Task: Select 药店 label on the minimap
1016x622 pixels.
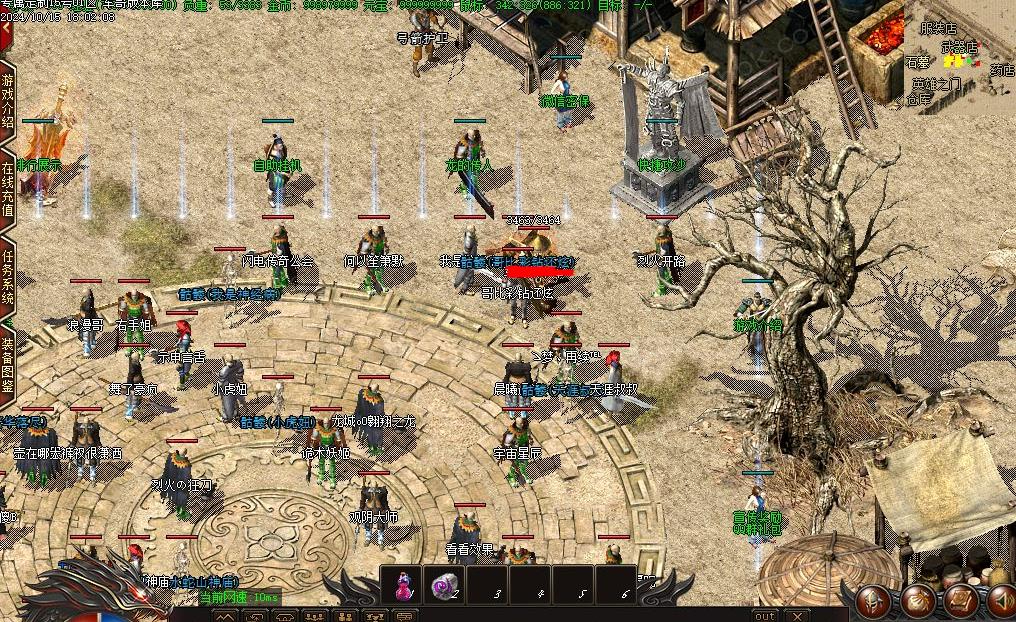Action: click(1001, 71)
